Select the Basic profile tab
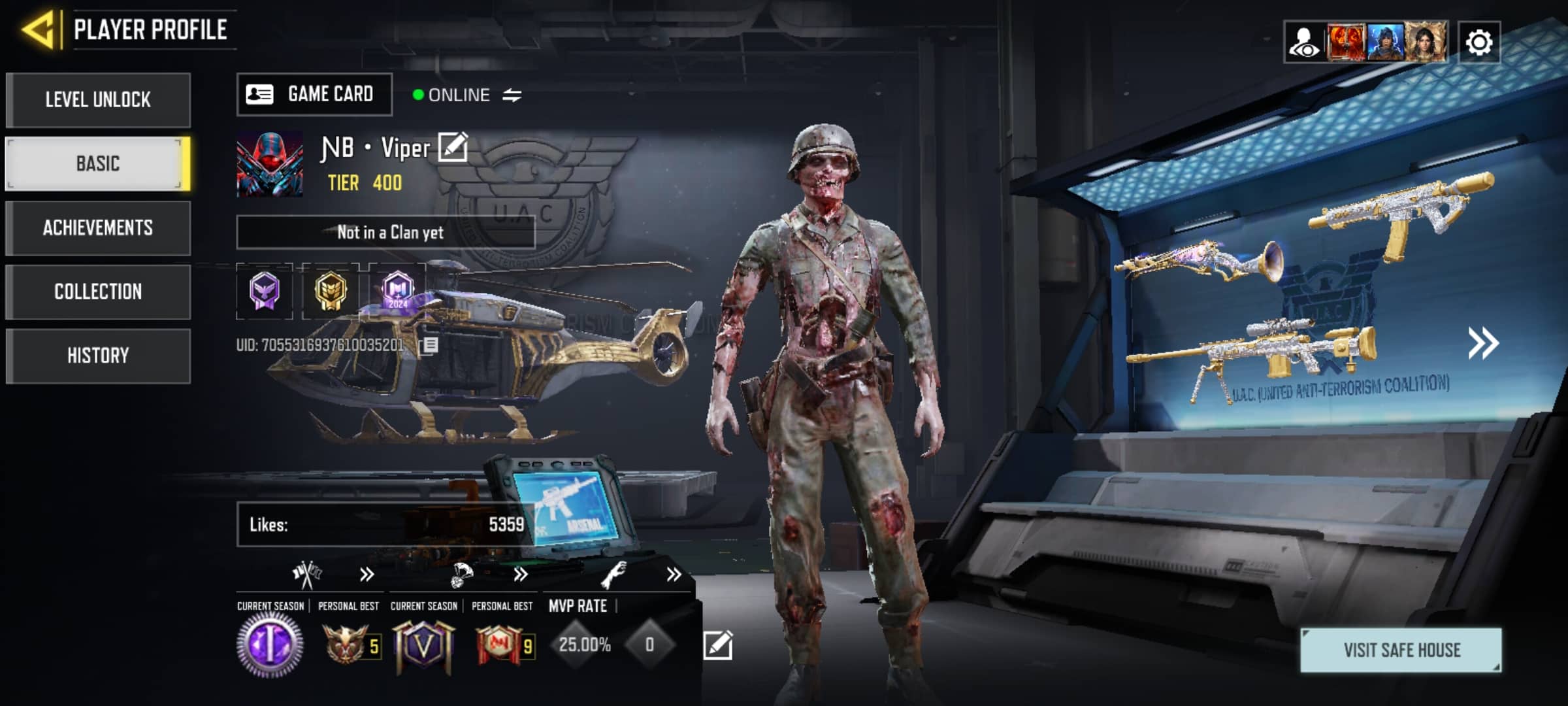The image size is (1568, 706). click(x=98, y=163)
